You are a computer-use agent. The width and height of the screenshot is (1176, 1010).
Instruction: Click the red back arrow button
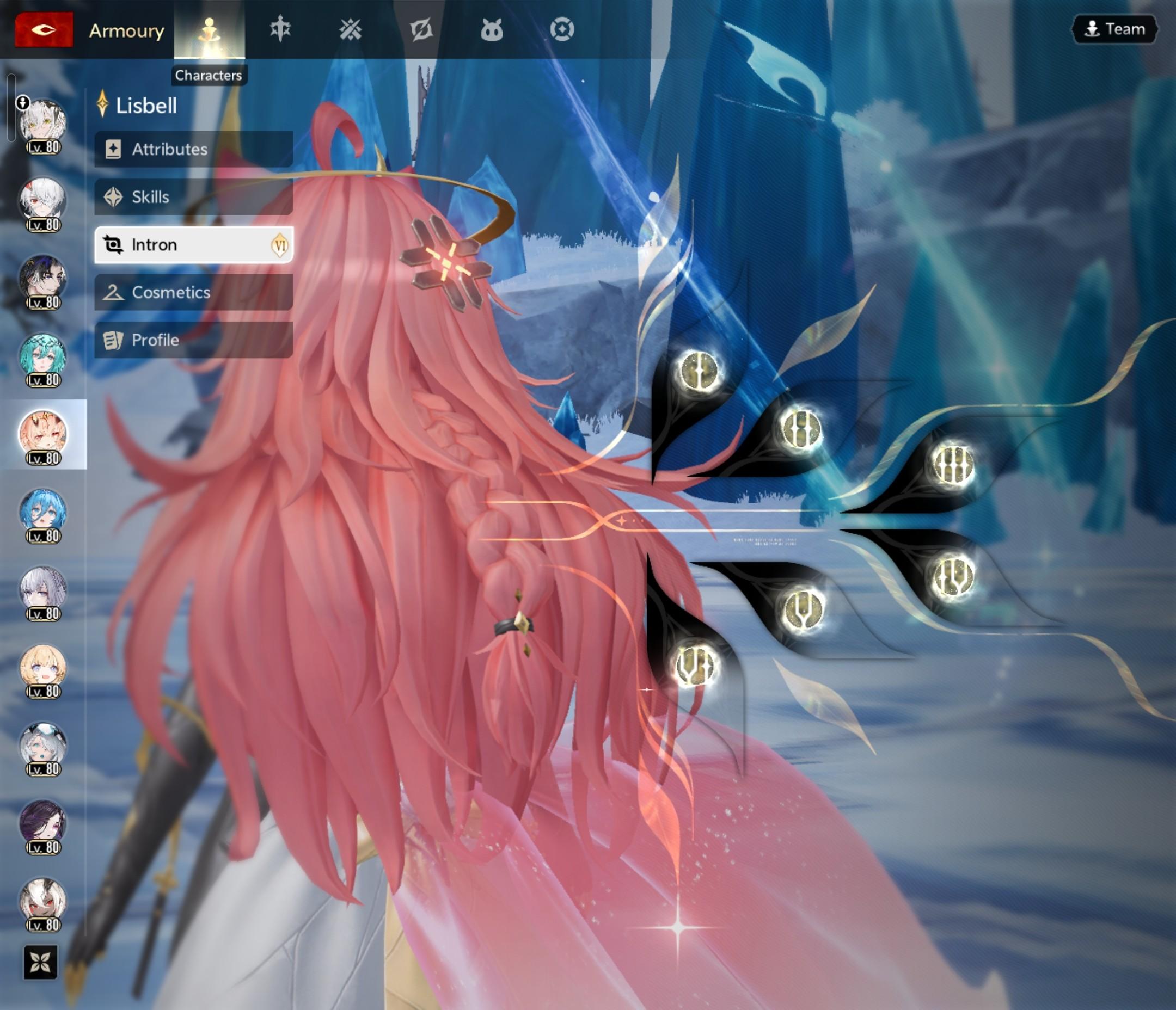44,29
